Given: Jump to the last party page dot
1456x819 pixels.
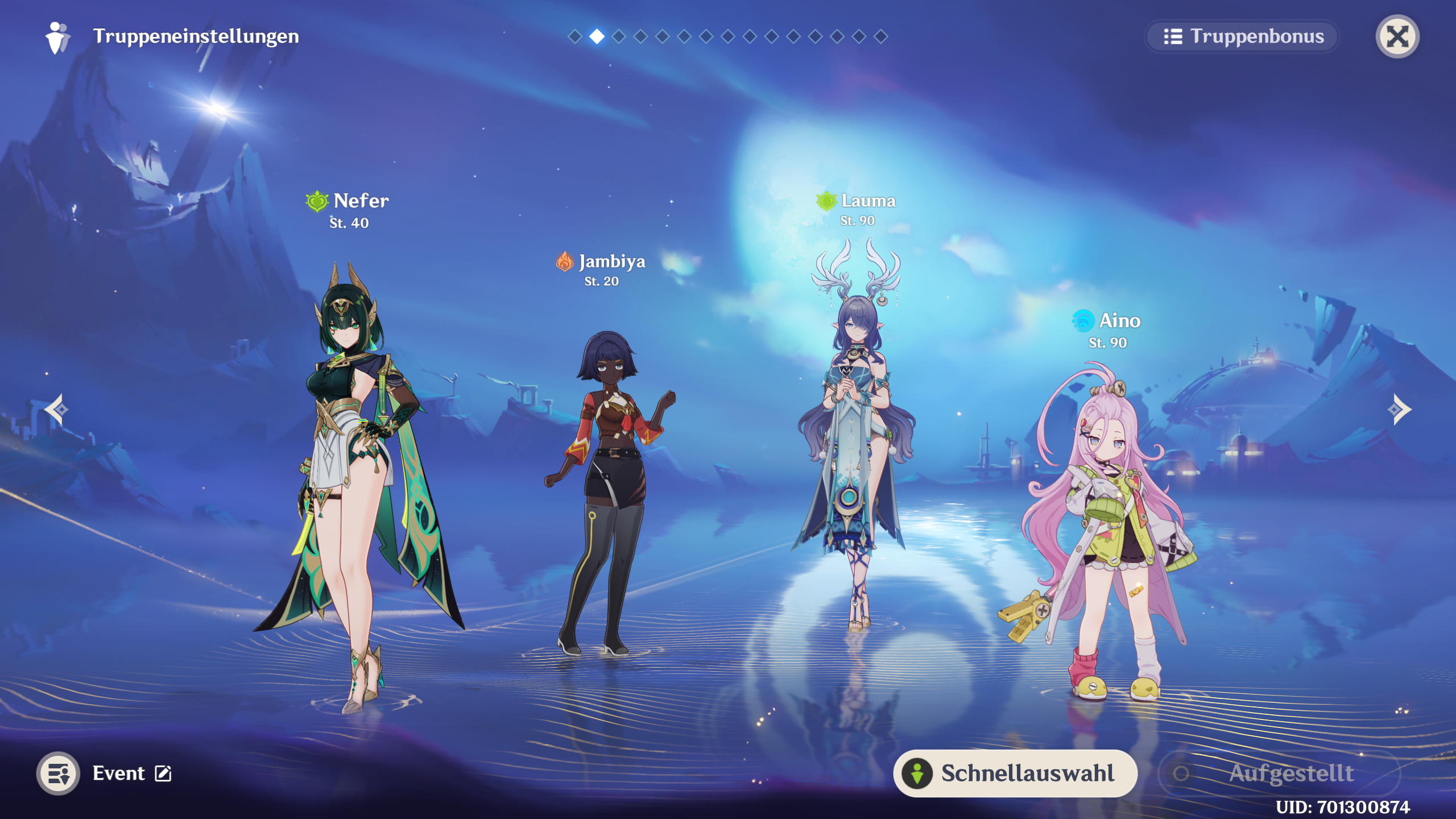Looking at the screenshot, I should pyautogui.click(x=880, y=36).
